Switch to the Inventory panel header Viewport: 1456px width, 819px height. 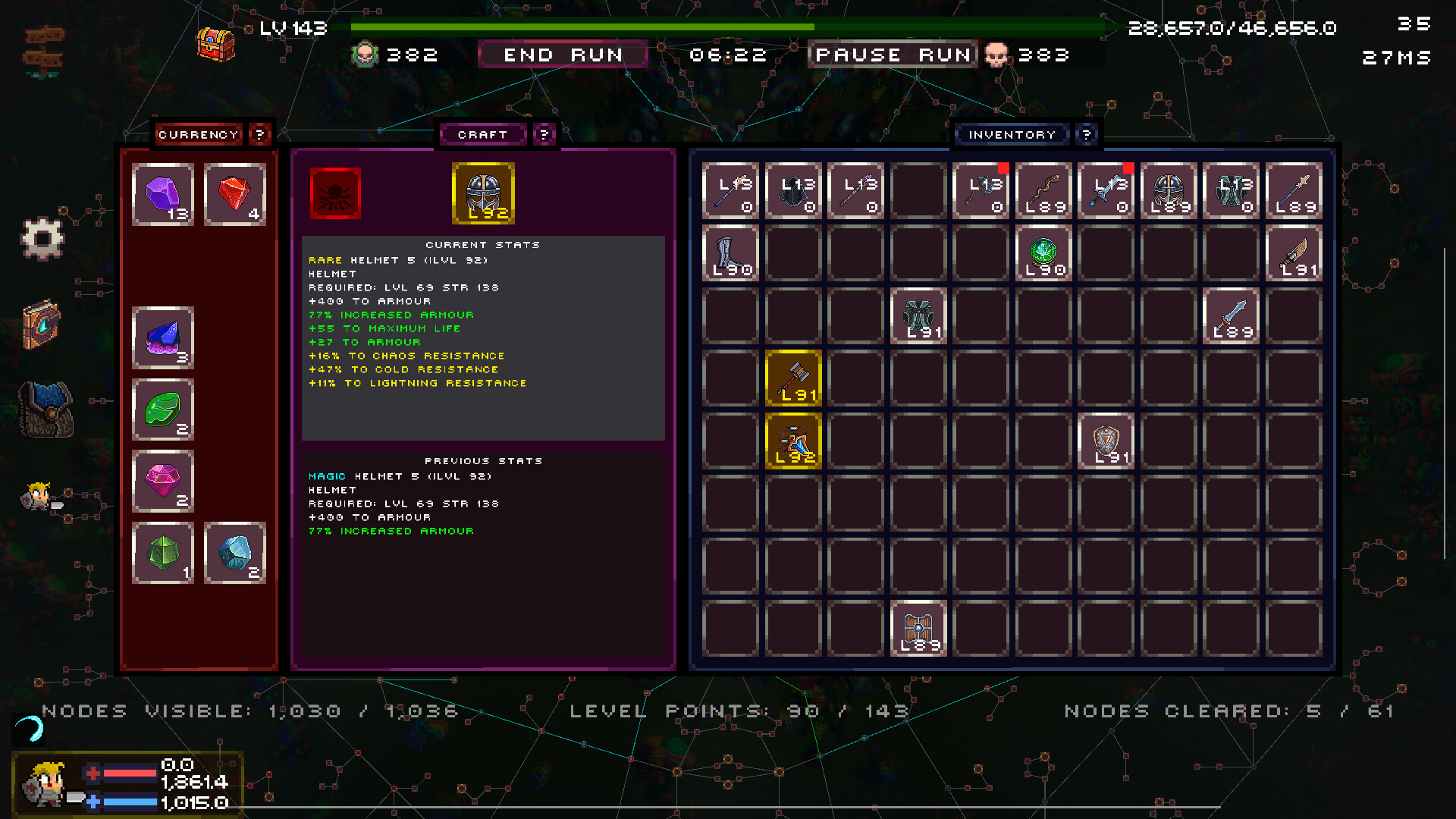[1012, 134]
